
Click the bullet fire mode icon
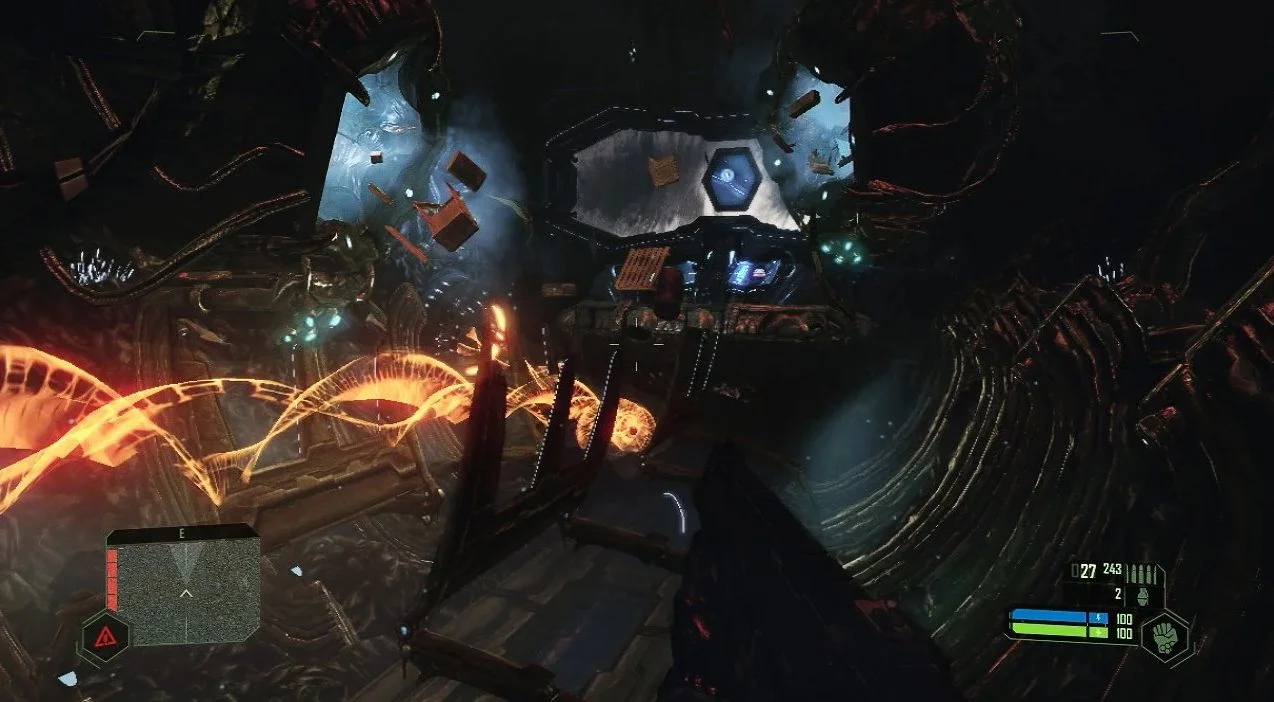[1141, 574]
